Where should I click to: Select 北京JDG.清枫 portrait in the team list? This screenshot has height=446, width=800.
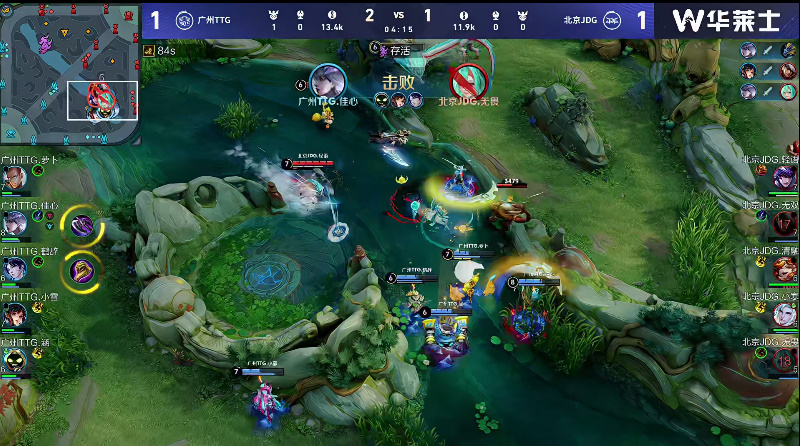785,269
